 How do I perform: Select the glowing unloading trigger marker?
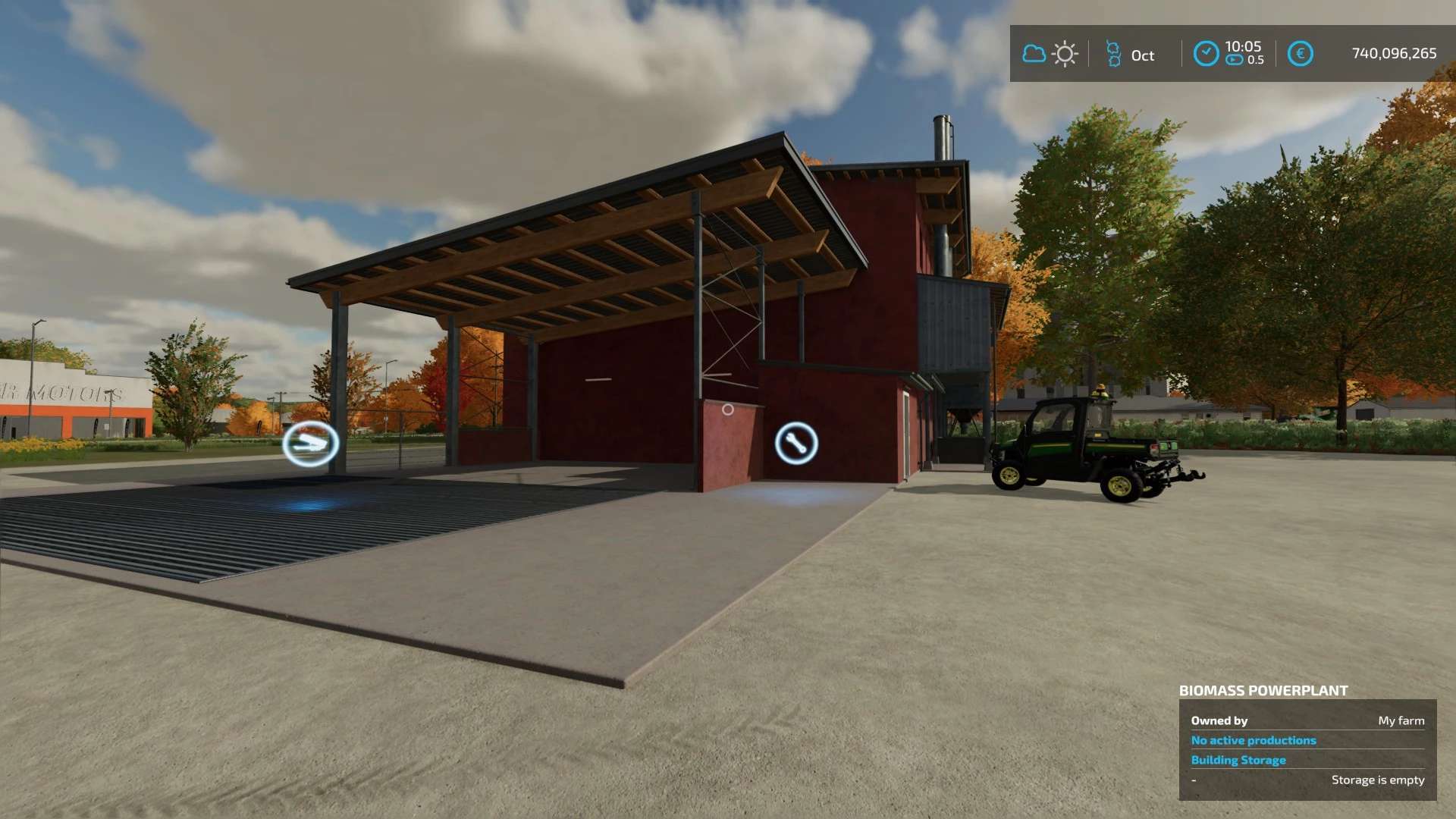point(310,444)
